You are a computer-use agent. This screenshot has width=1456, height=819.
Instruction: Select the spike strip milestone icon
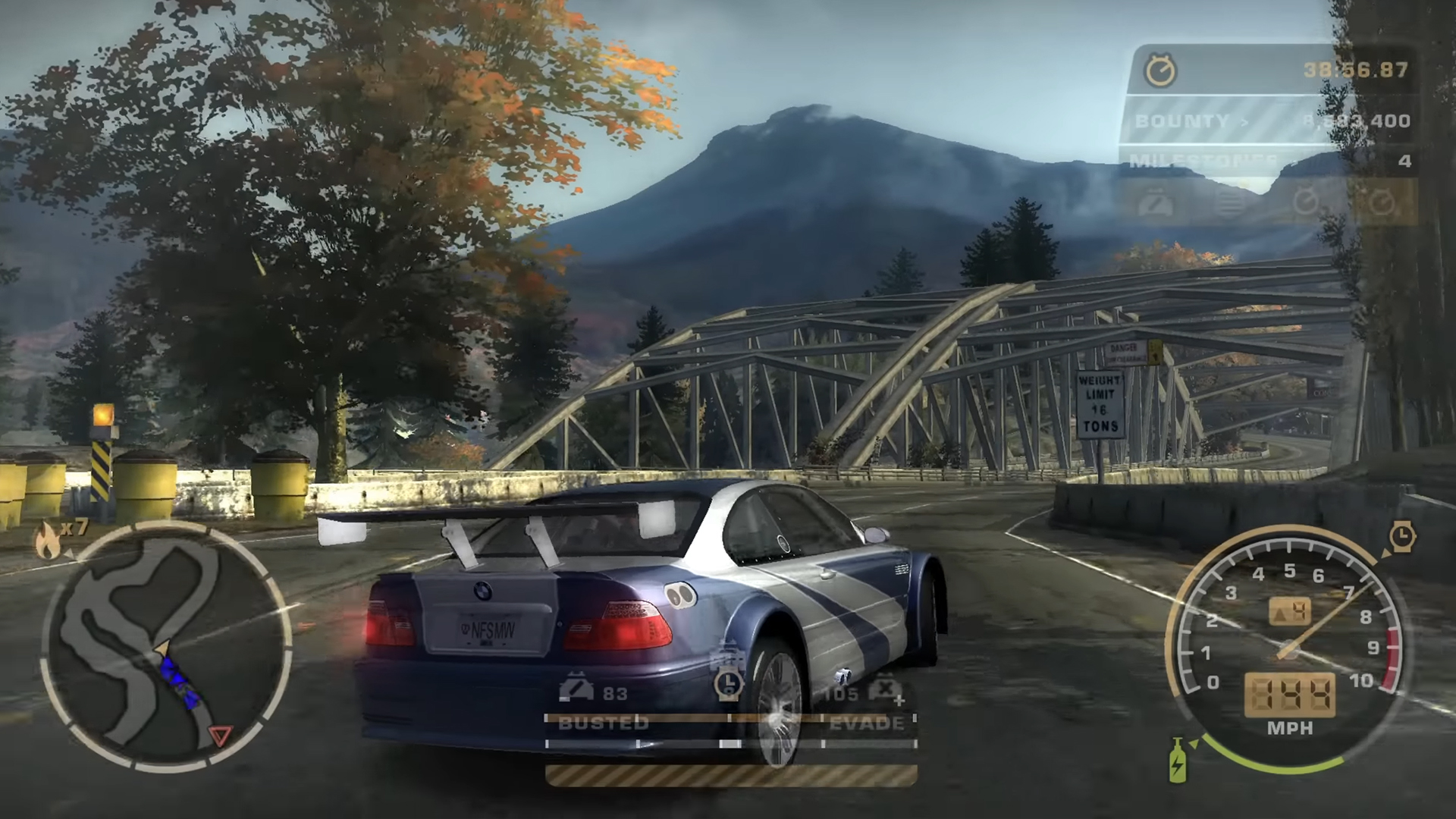point(1230,202)
